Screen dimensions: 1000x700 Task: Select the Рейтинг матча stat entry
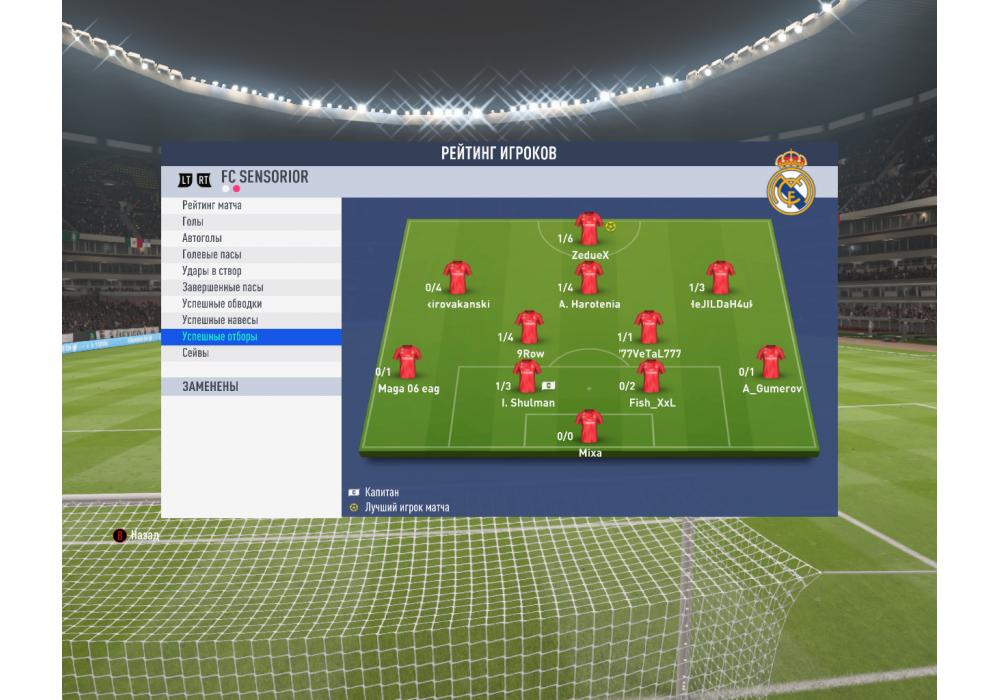212,205
